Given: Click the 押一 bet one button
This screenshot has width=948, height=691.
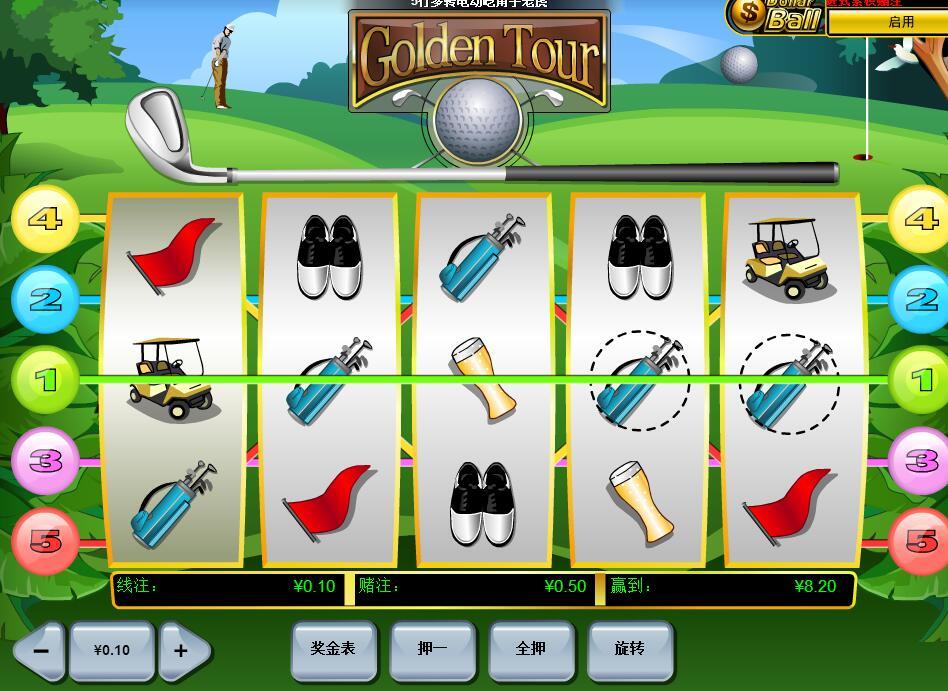Looking at the screenshot, I should (x=432, y=649).
